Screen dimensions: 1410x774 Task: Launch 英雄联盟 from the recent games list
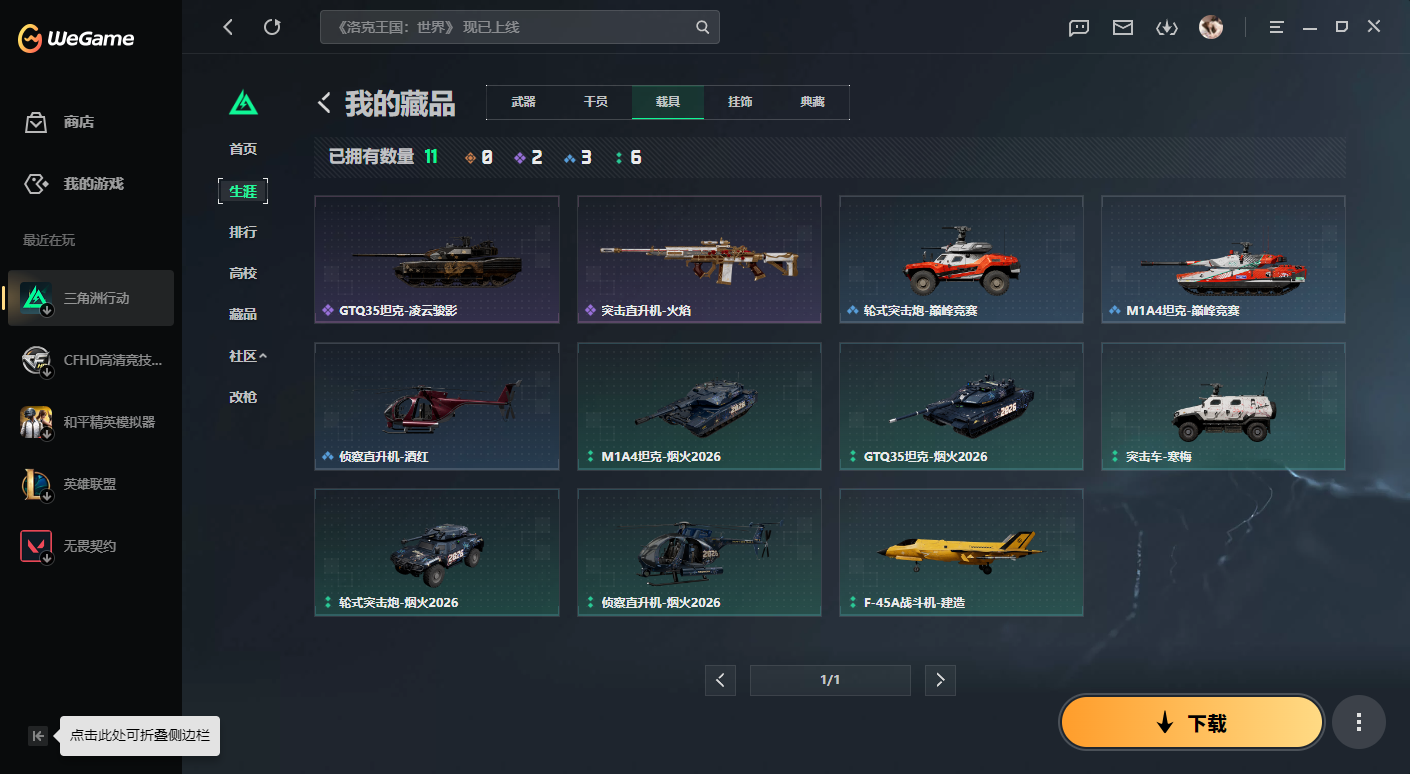click(90, 483)
